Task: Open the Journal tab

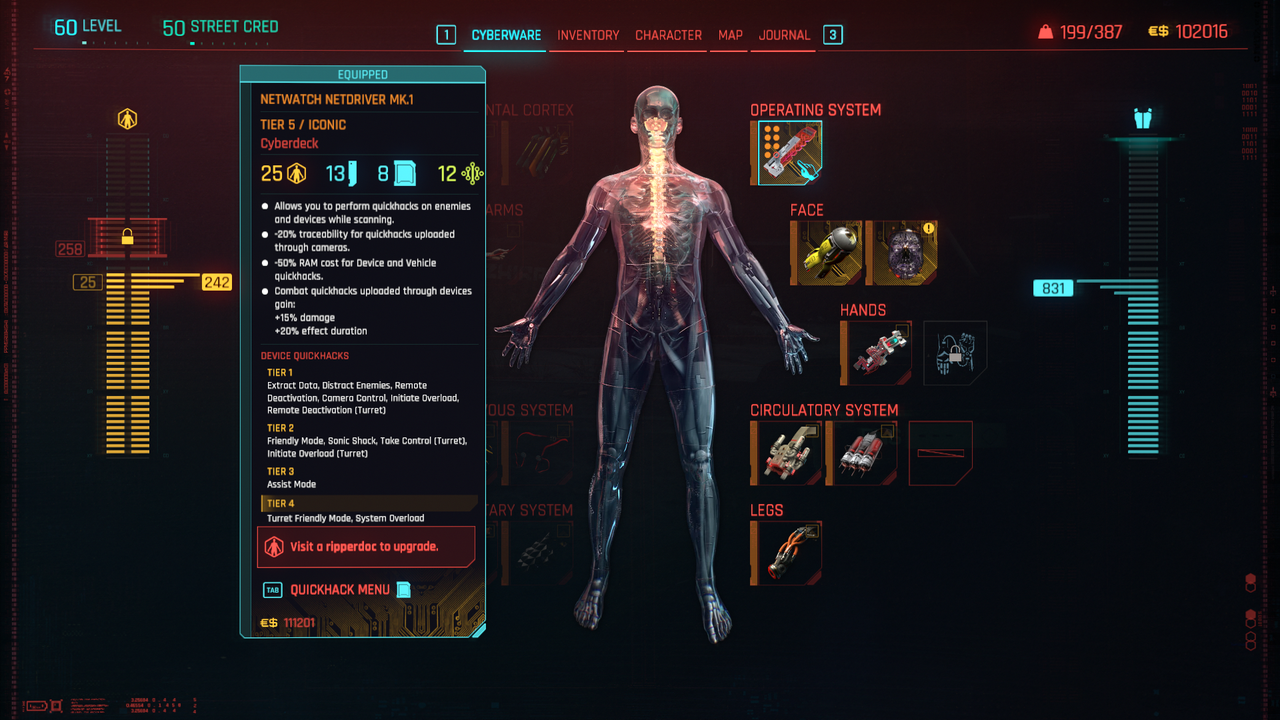Action: pyautogui.click(x=784, y=35)
